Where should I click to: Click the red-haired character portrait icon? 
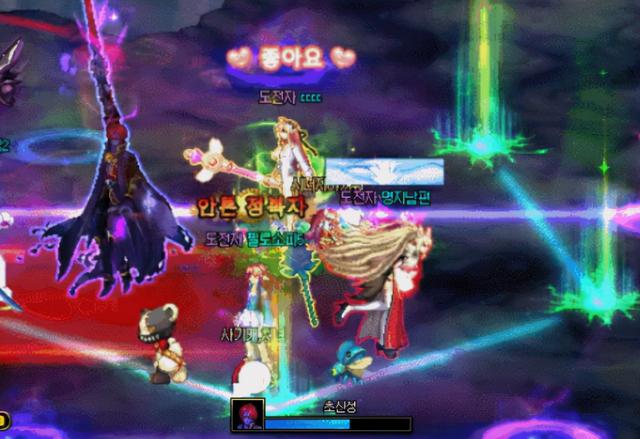click(x=247, y=415)
